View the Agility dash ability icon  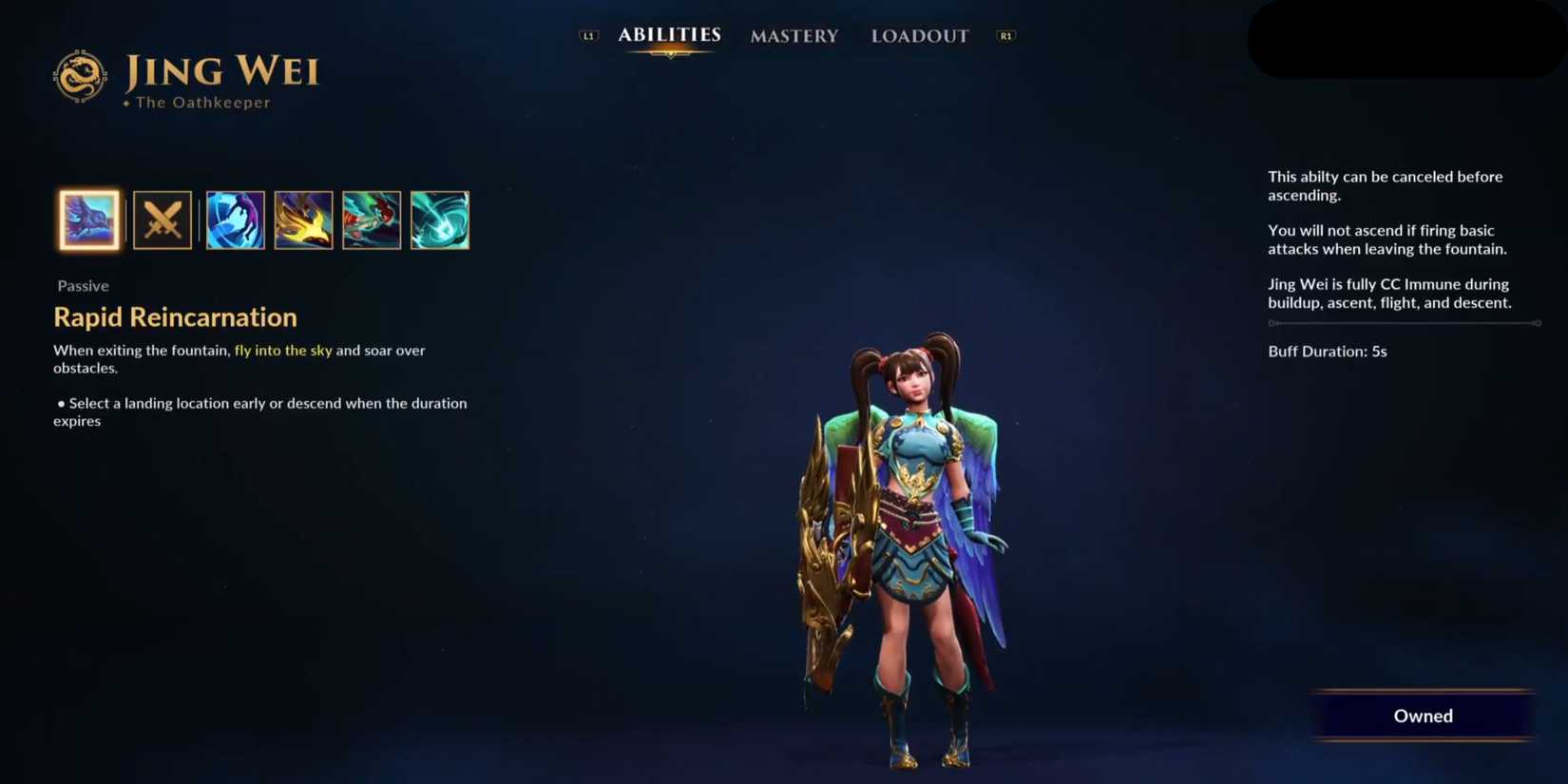coord(372,220)
